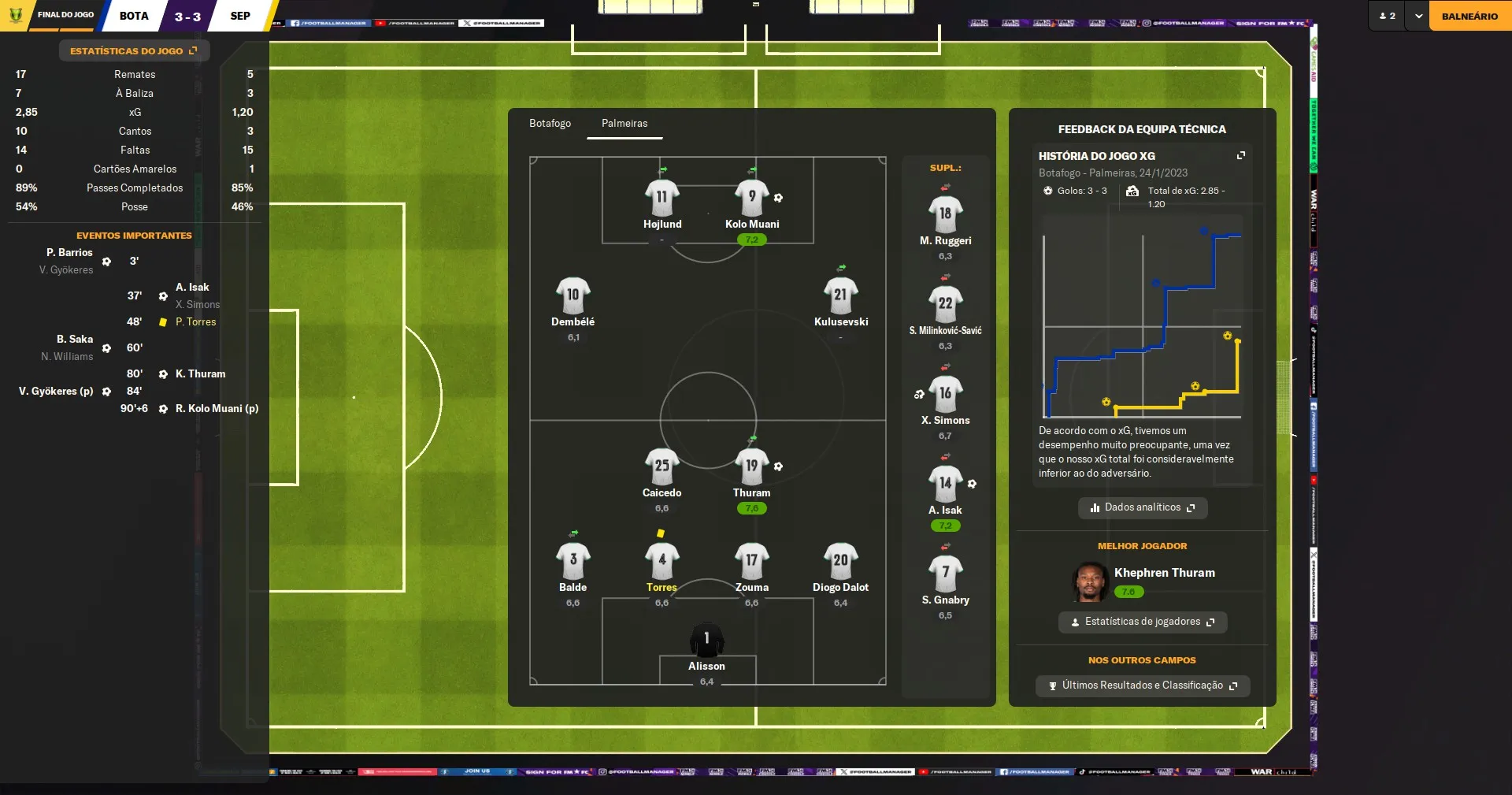Open Khephren Thuram best player profile

[x=1164, y=573]
